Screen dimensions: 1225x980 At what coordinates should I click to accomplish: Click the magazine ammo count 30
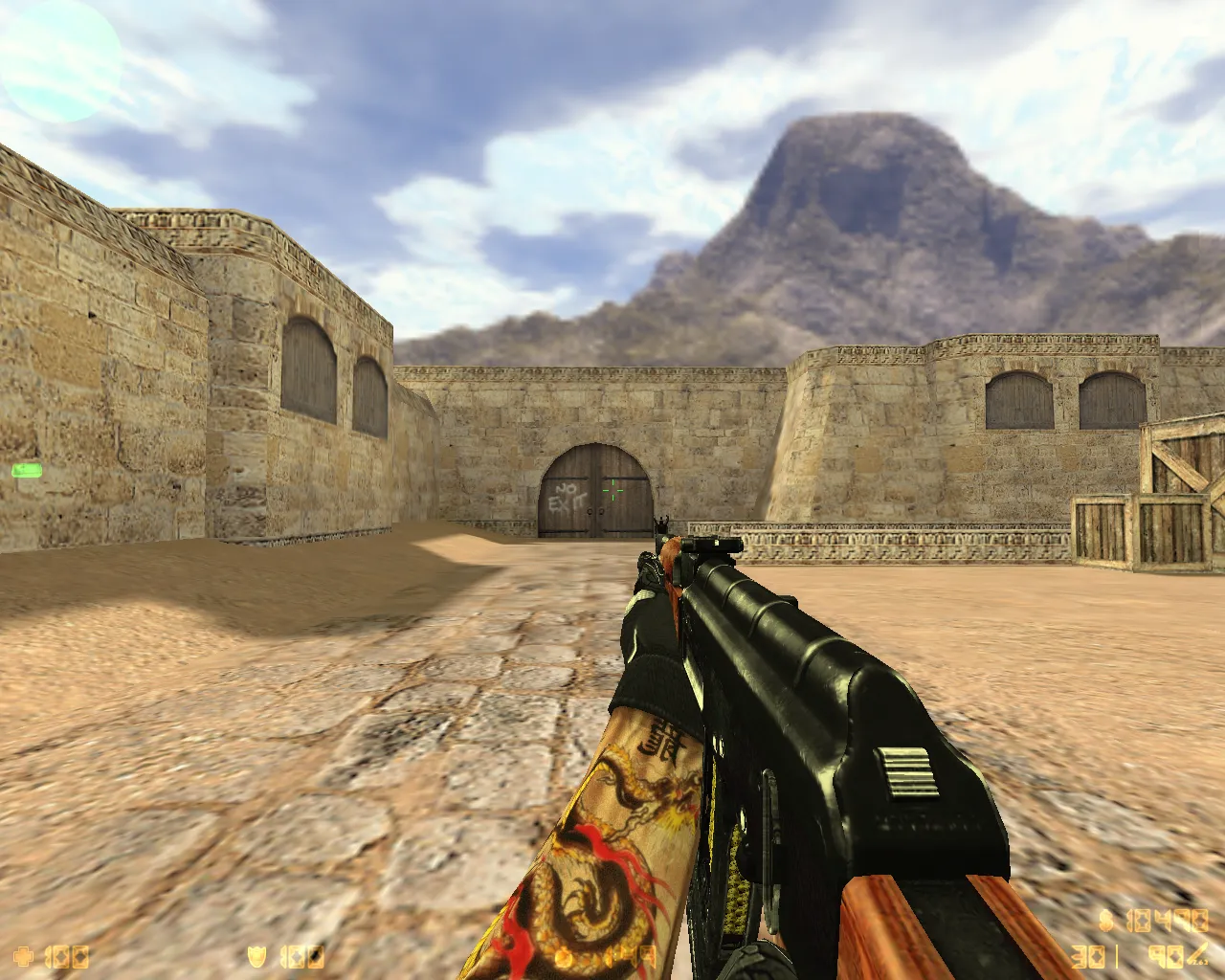coord(1087,954)
